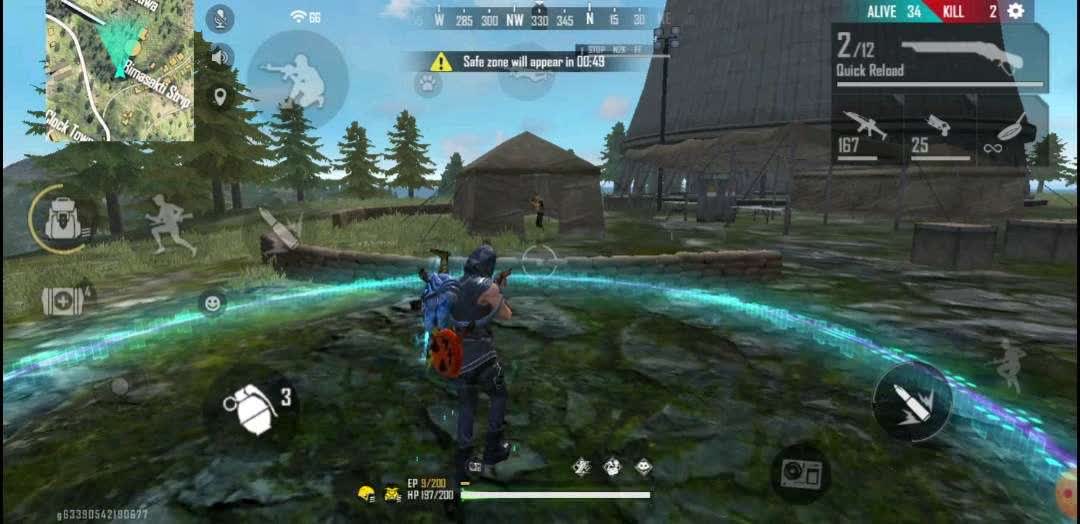Image resolution: width=1080 pixels, height=524 pixels.
Task: Tap the camera button near the fire button
Action: tap(801, 472)
